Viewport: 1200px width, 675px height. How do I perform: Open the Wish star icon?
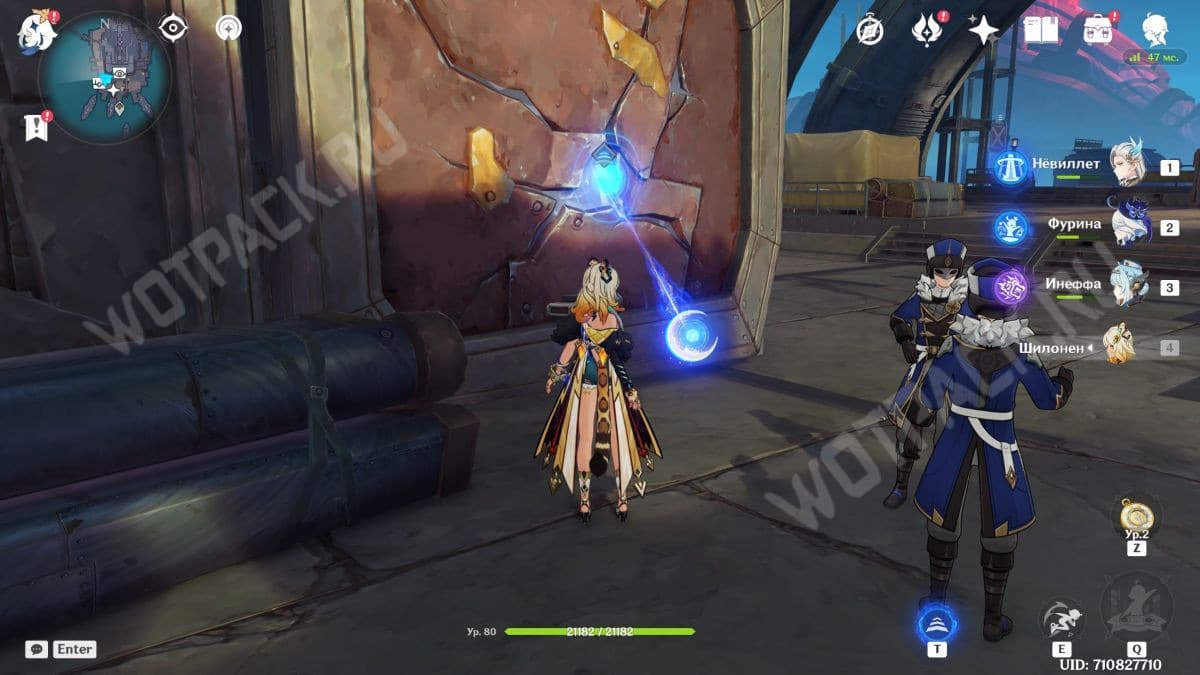click(x=984, y=31)
